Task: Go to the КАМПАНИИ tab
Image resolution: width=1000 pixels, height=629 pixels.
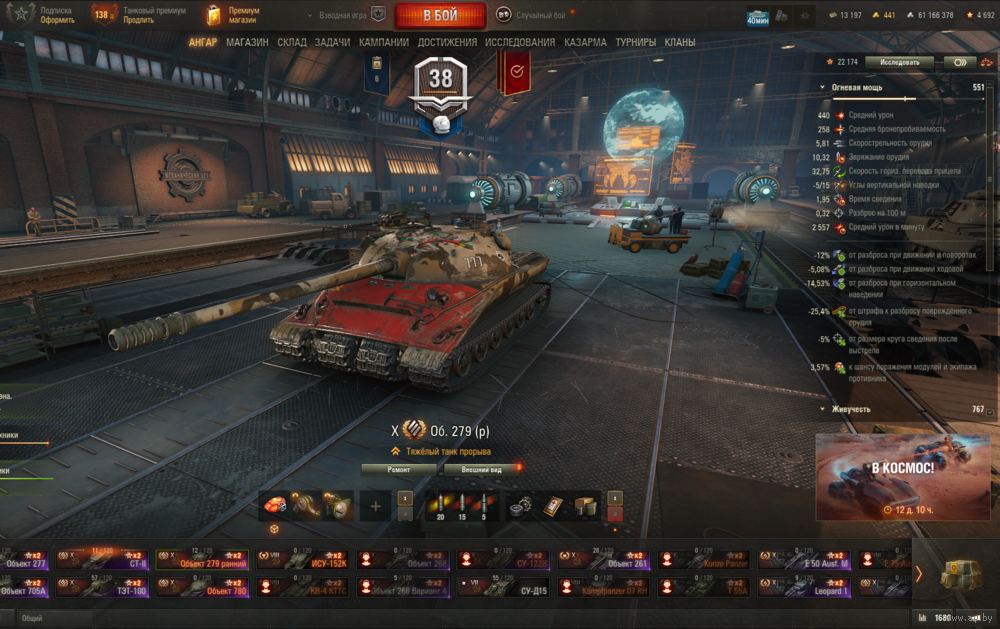Action: [384, 42]
